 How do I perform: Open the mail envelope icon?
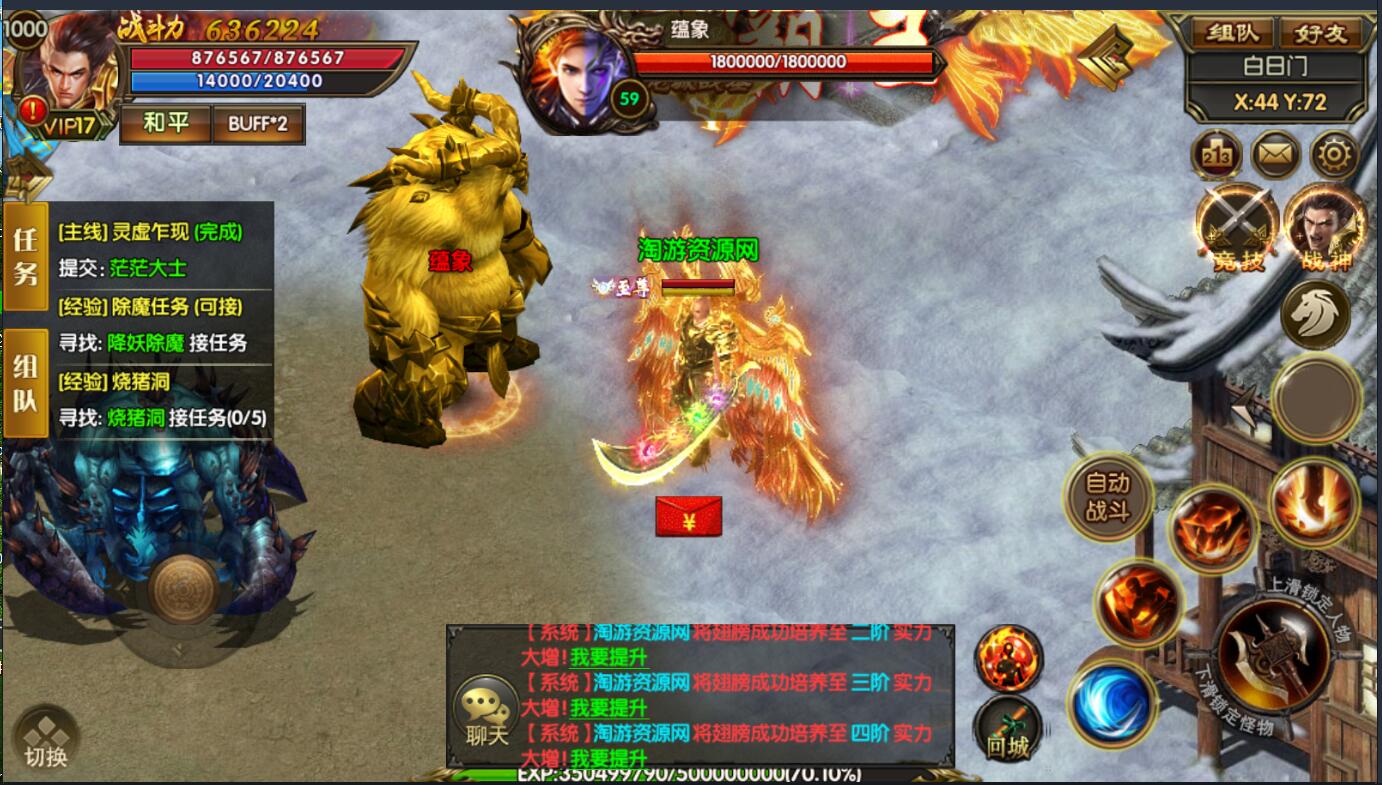tap(1276, 155)
